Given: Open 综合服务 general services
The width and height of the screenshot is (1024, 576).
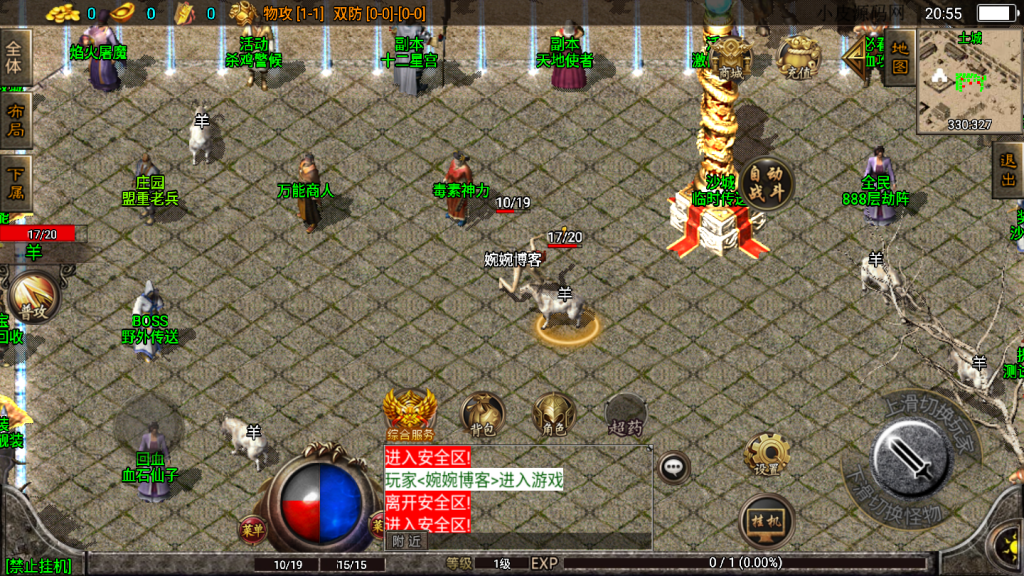Looking at the screenshot, I should (x=410, y=414).
